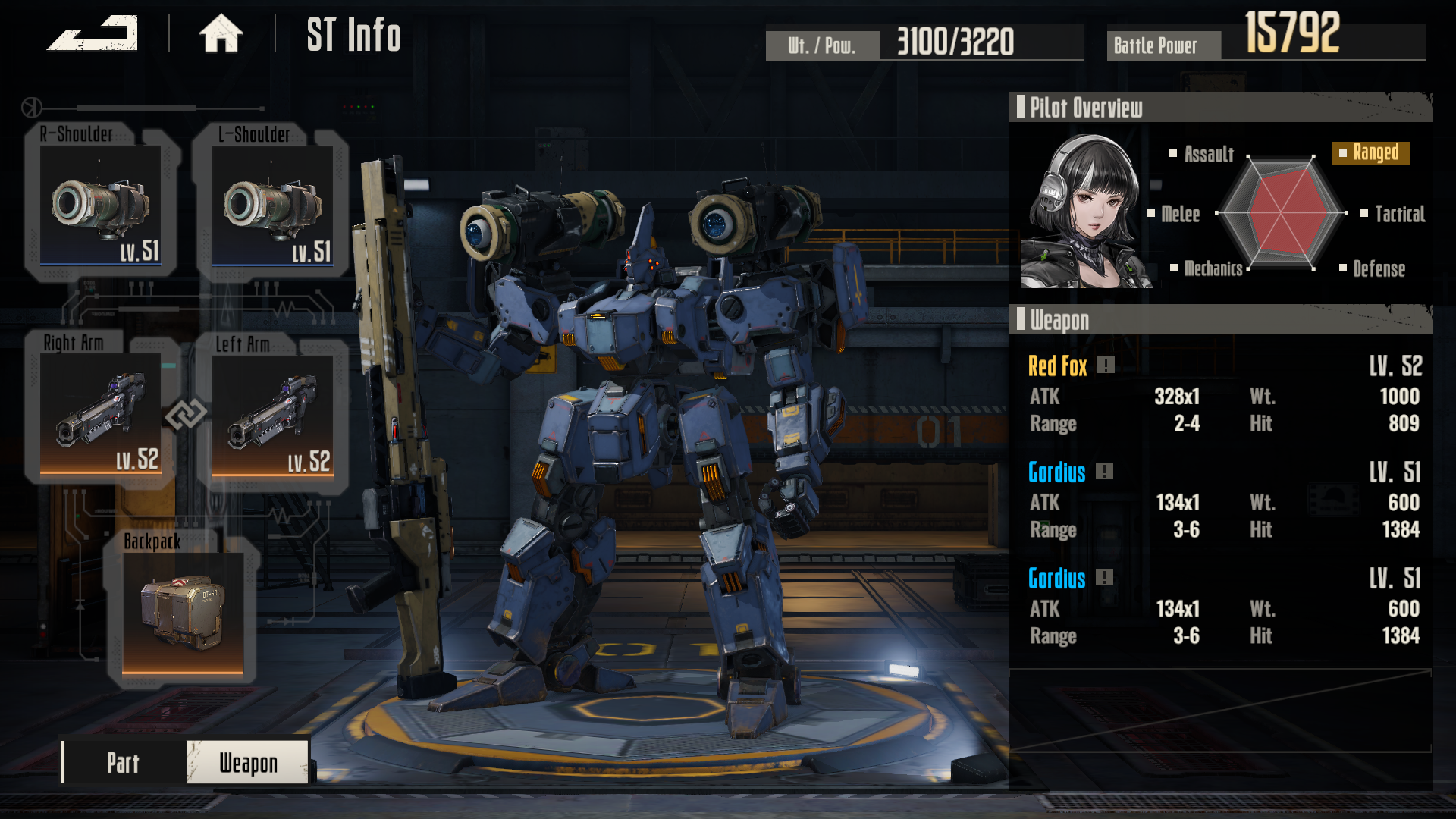Return to the home screen
The width and height of the screenshot is (1456, 819).
(x=221, y=34)
